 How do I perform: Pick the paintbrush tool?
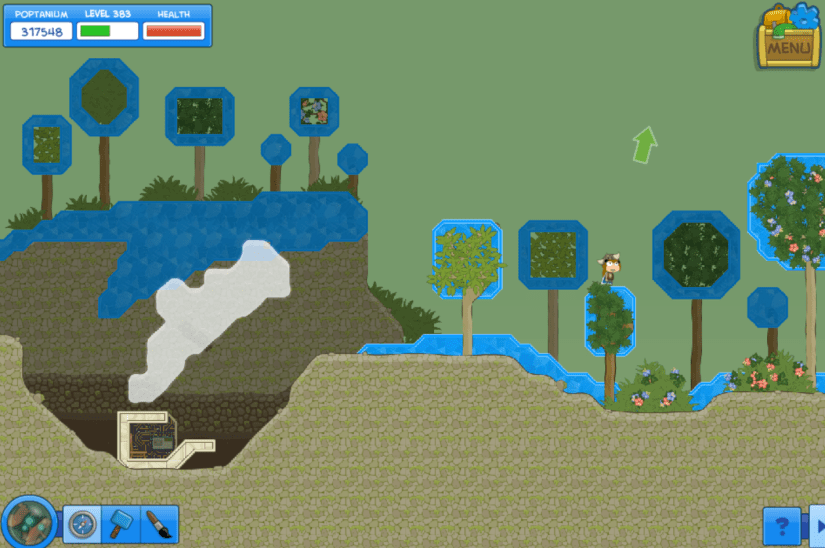pos(159,524)
